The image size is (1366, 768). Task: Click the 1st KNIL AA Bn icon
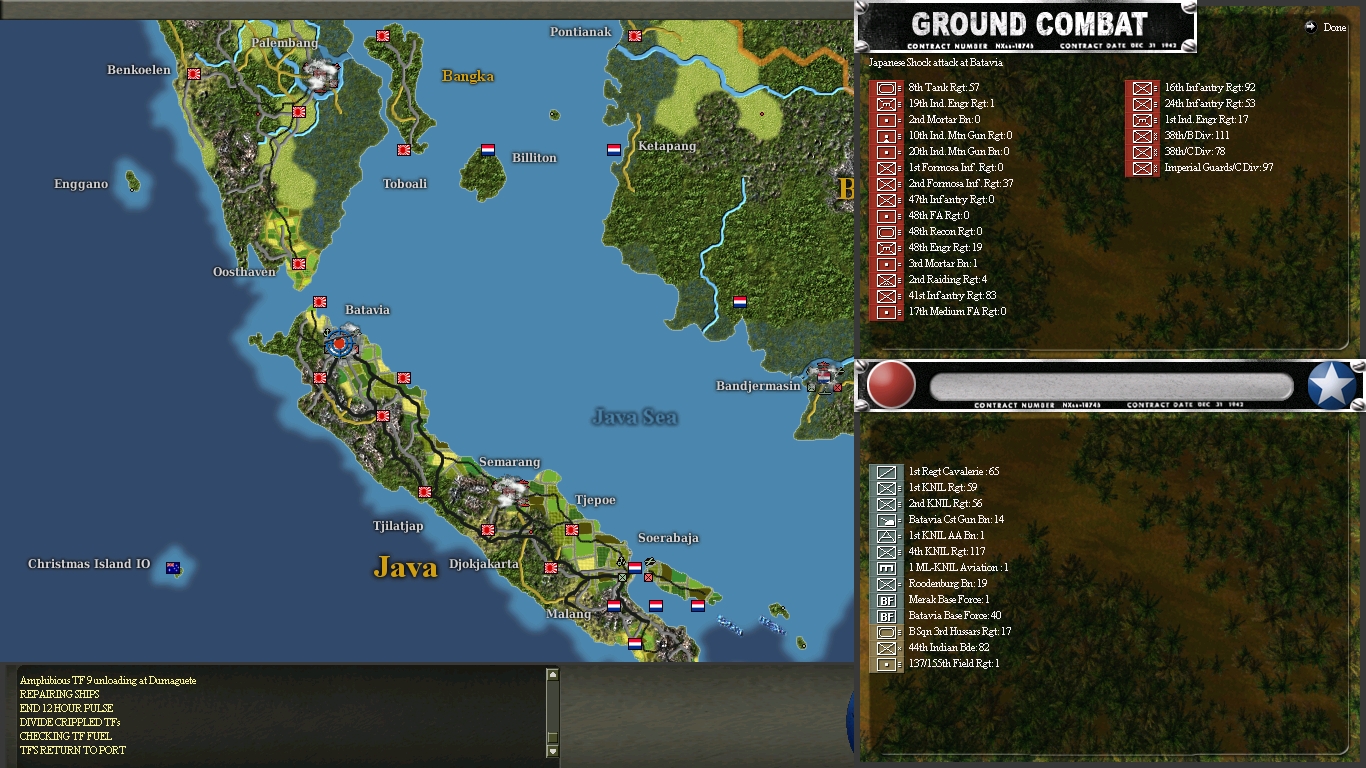tap(885, 535)
